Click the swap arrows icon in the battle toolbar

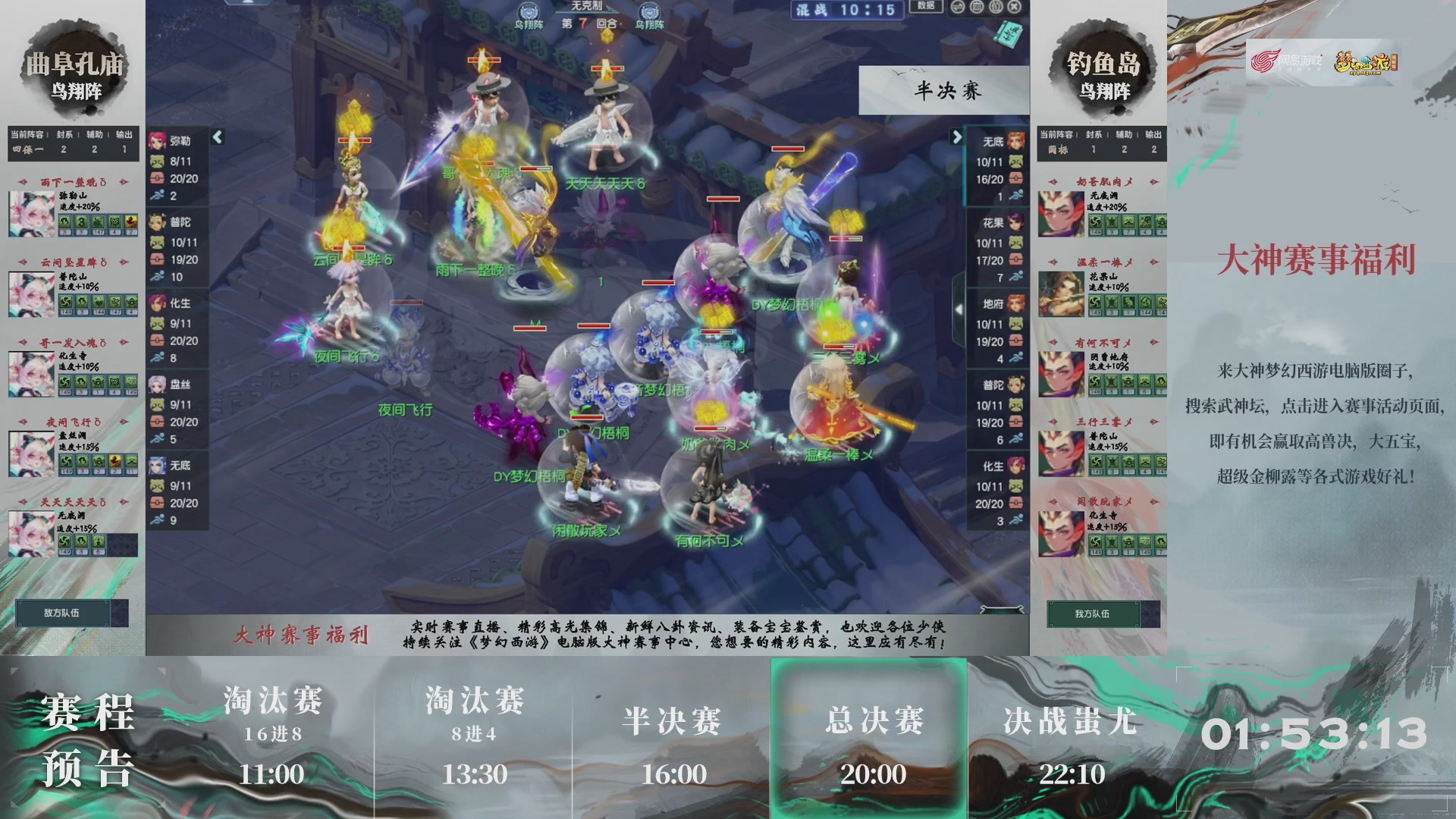957,8
